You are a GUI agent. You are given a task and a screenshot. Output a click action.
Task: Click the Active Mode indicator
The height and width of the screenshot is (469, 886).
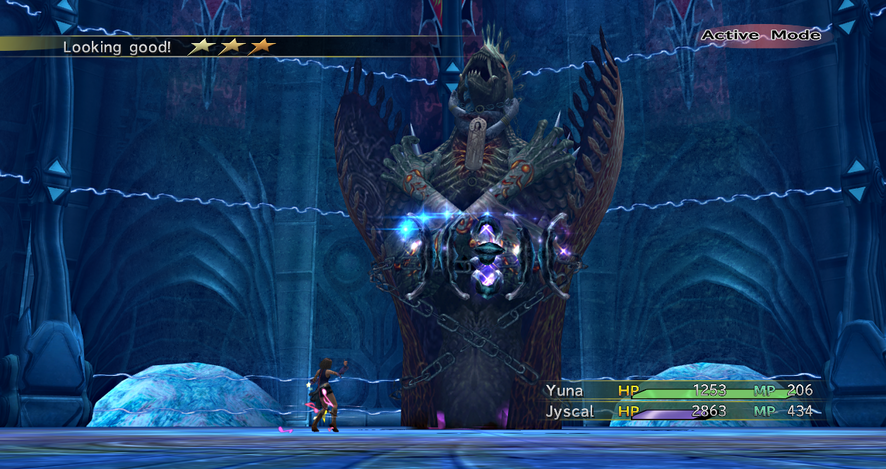760,36
